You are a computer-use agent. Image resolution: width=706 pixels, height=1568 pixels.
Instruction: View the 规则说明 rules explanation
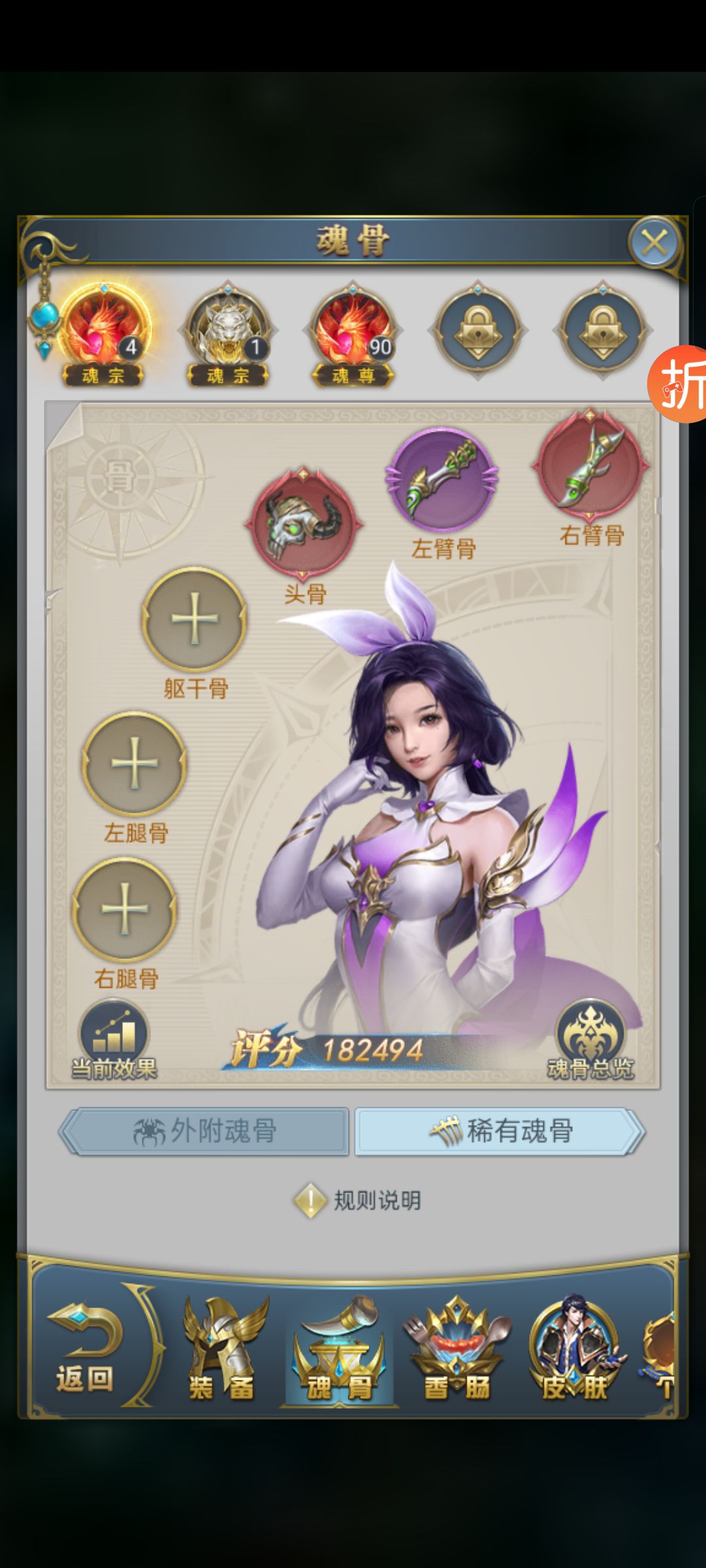pyautogui.click(x=358, y=1200)
